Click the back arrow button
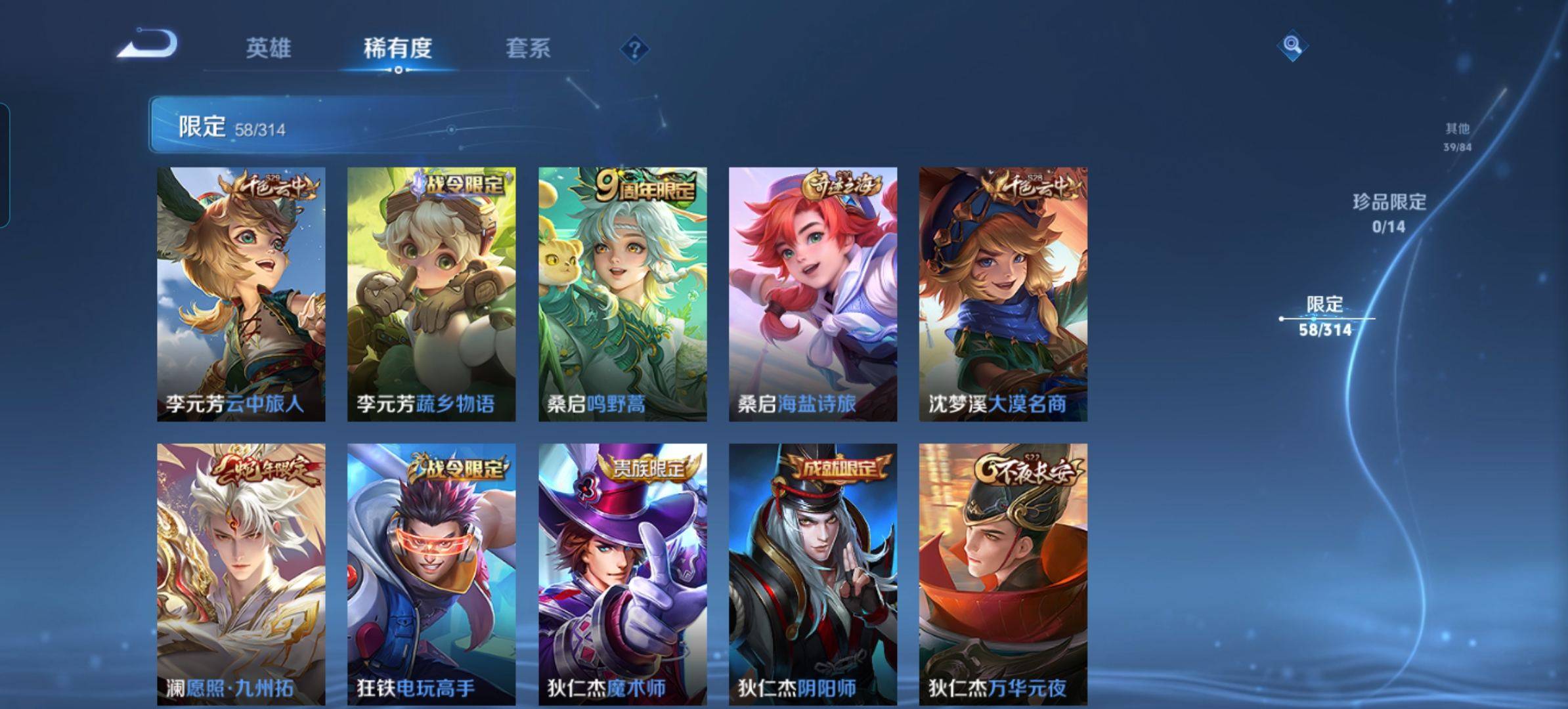The height and width of the screenshot is (709, 1568). [x=148, y=45]
